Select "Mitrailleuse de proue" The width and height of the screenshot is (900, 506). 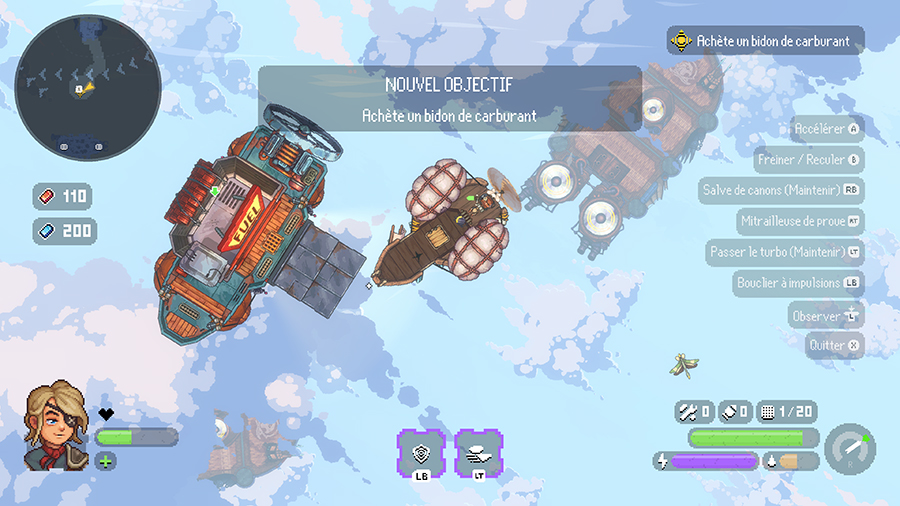pos(799,221)
